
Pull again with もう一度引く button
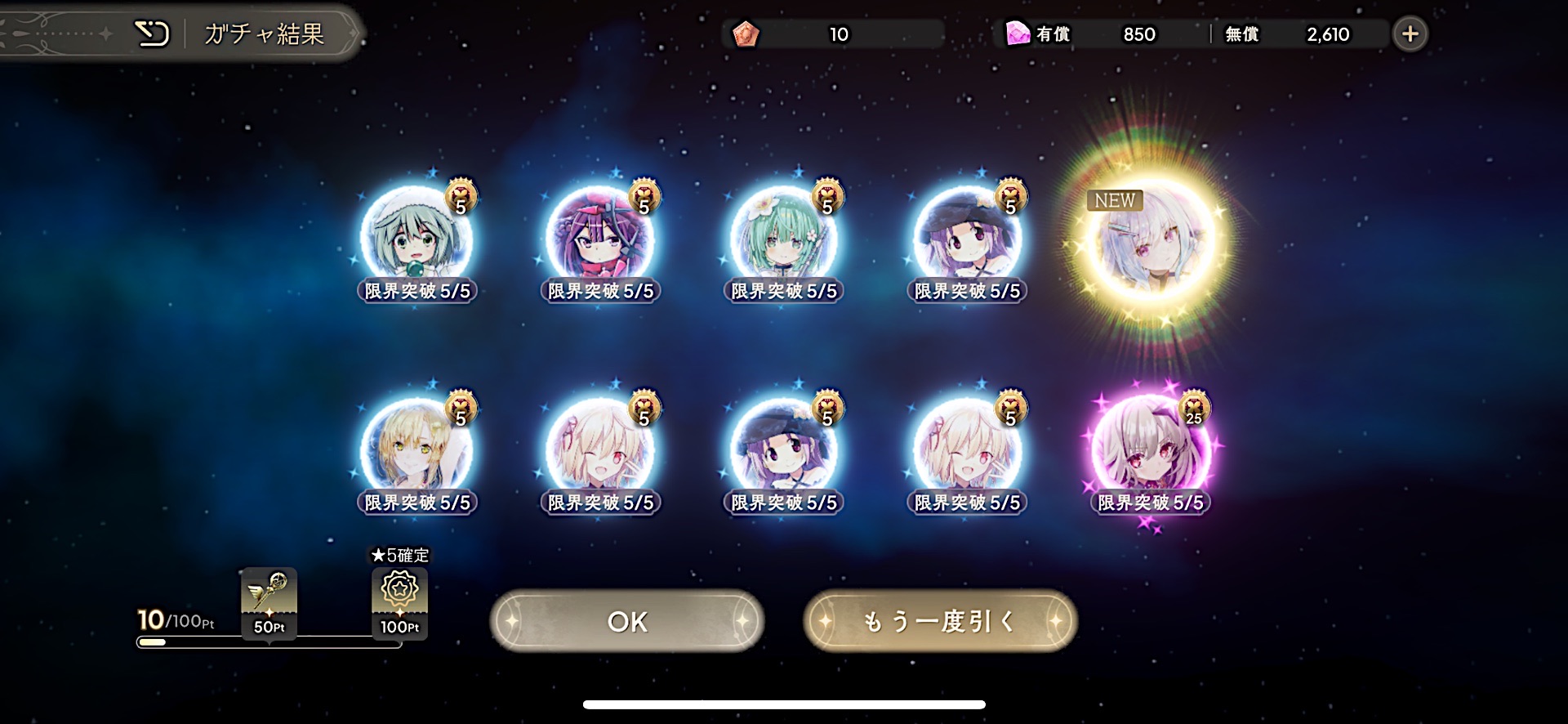940,622
